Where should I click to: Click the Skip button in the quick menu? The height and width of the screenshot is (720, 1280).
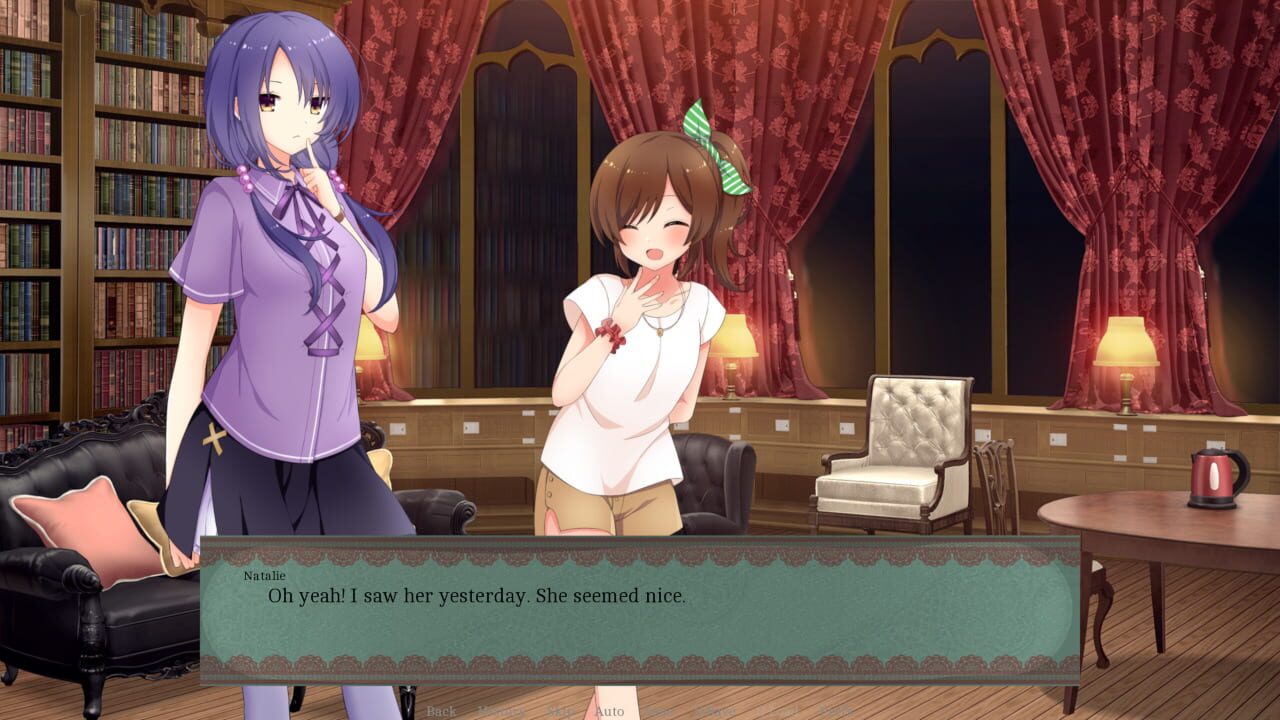[562, 711]
